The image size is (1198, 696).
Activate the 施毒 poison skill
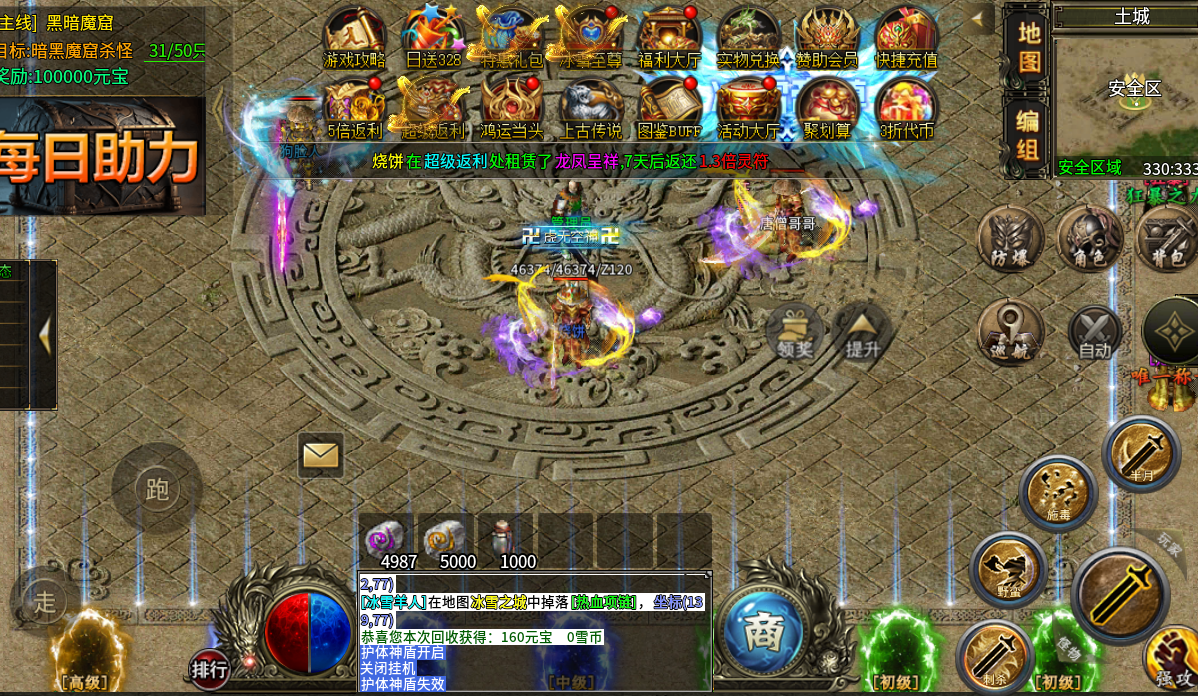[x=1058, y=492]
